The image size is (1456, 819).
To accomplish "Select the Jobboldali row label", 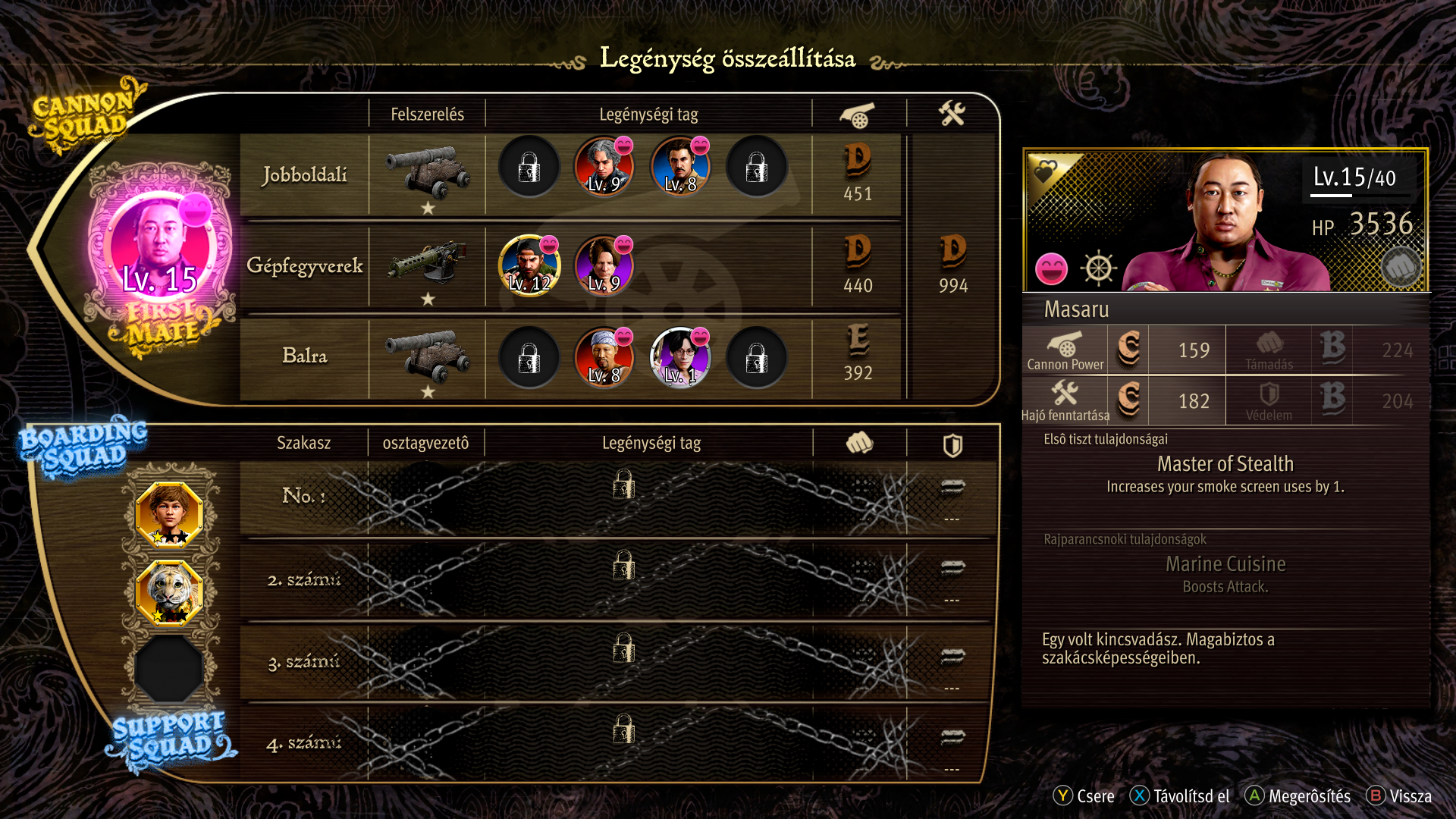I will tap(305, 174).
